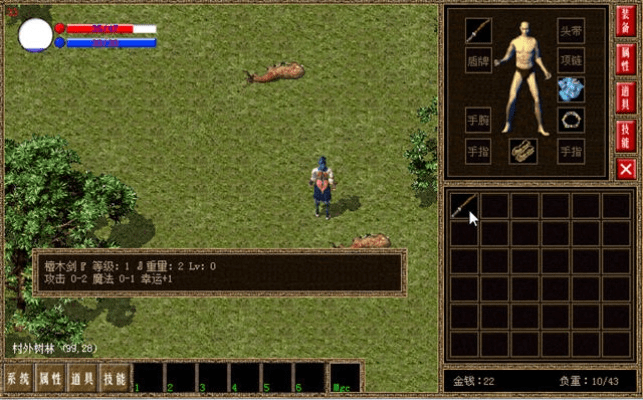Image resolution: width=643 pixels, height=400 pixels.
Task: Close the equipment panel with the X
Action: pyautogui.click(x=626, y=167)
